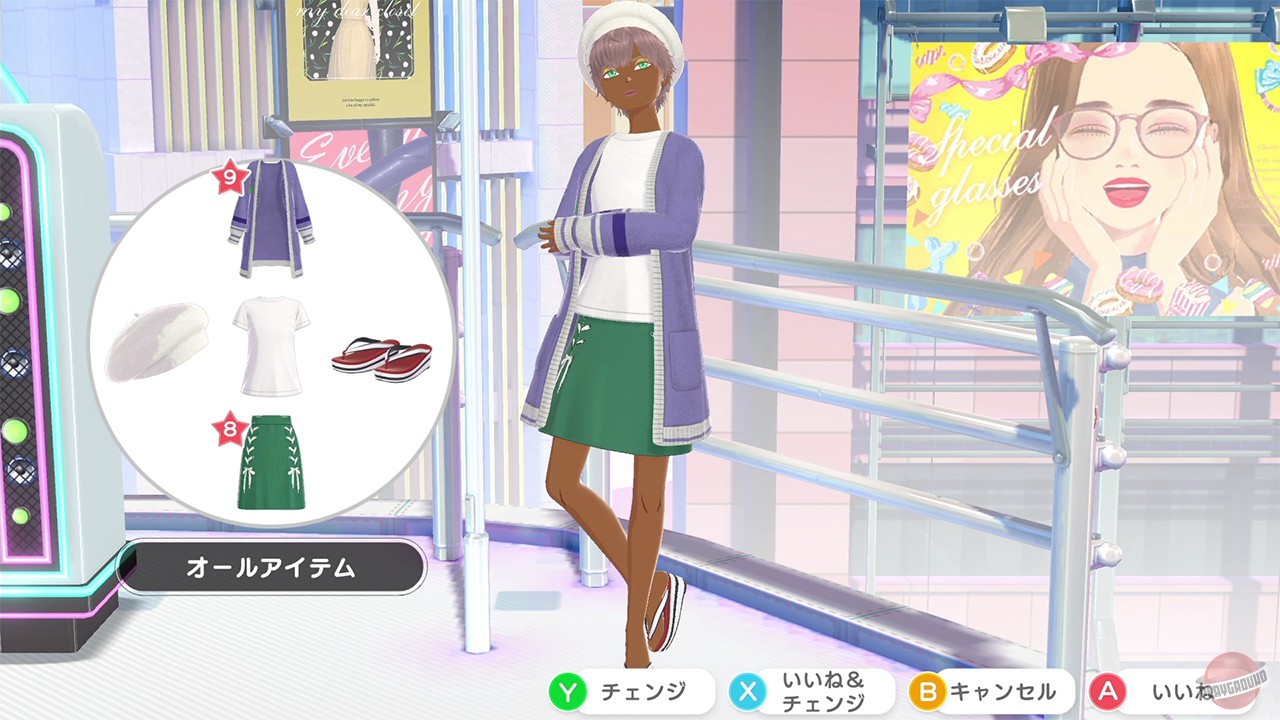Select the purple cardigan thumbnail
Screen dimensions: 1280x720
point(272,220)
